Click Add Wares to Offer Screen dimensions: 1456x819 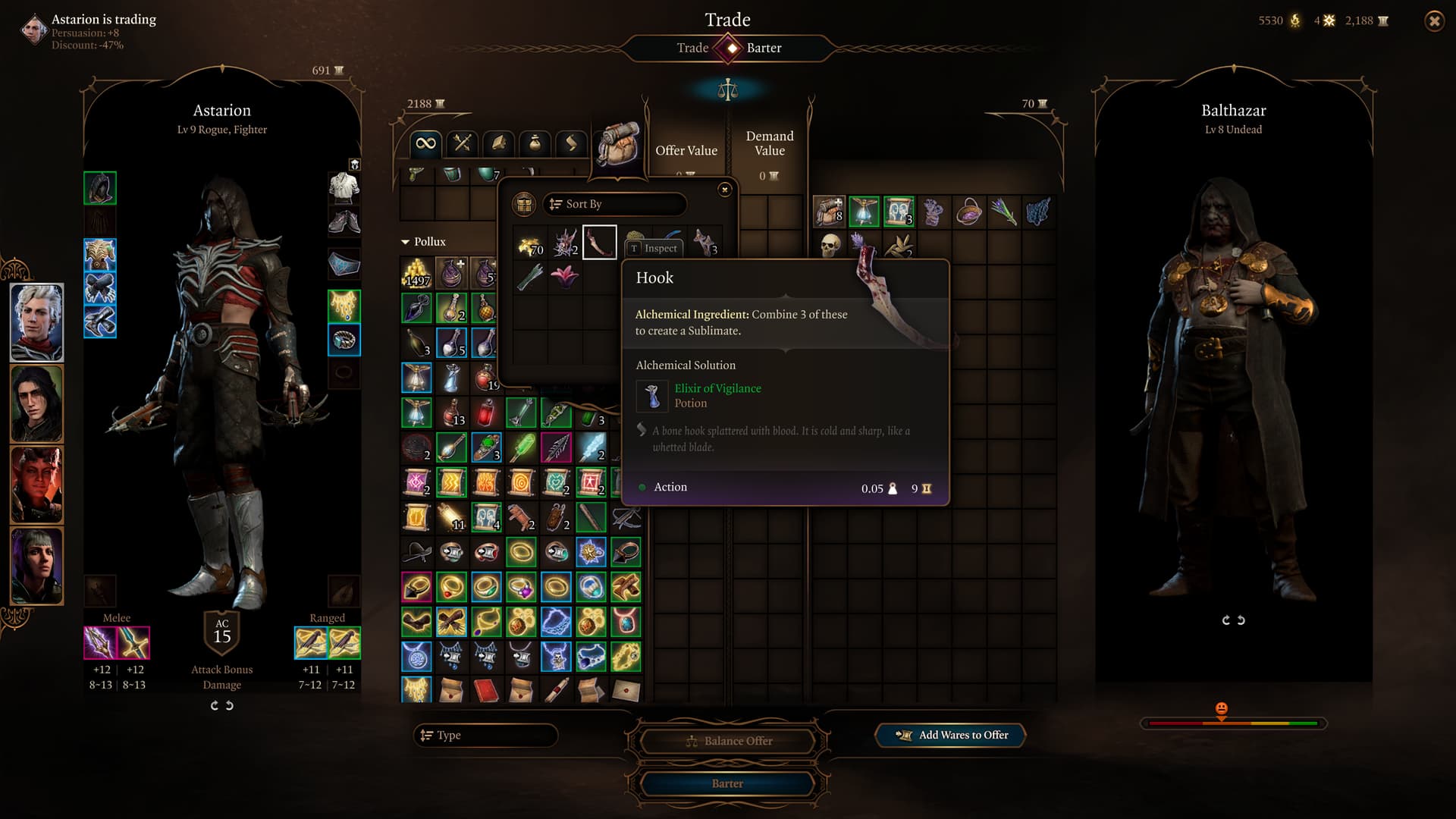tap(951, 735)
